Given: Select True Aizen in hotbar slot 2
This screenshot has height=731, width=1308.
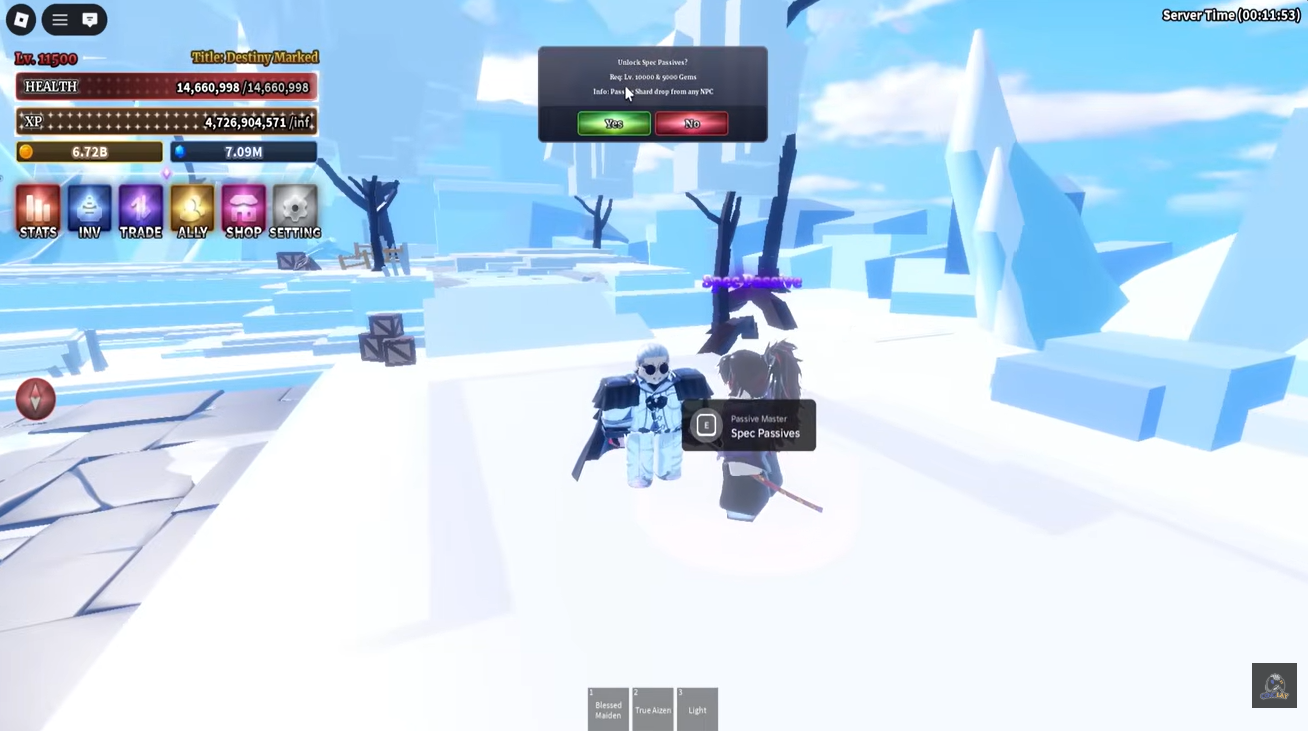Looking at the screenshot, I should pyautogui.click(x=652, y=709).
